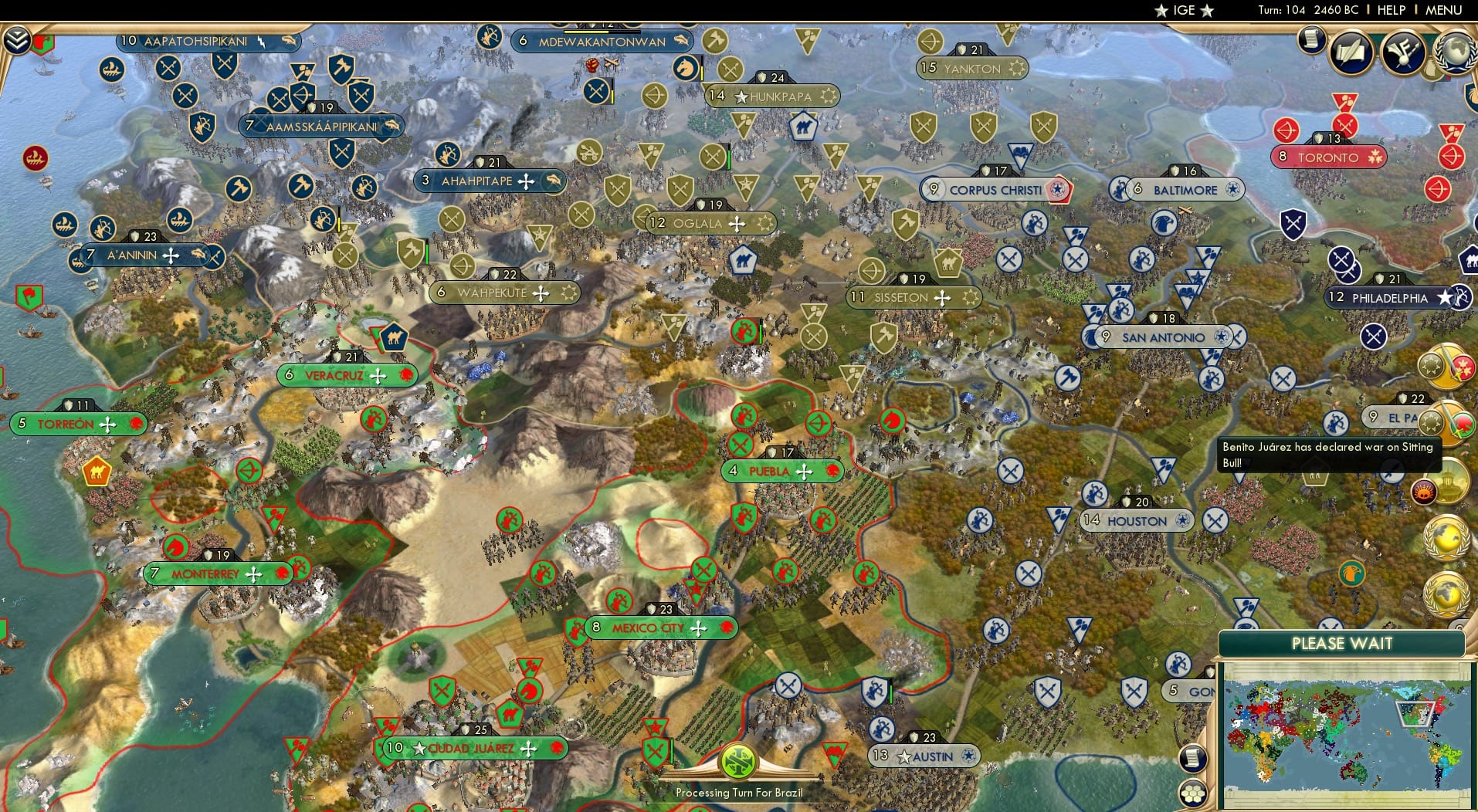Dismiss the Benito Juárez war announcement popup

(1327, 454)
